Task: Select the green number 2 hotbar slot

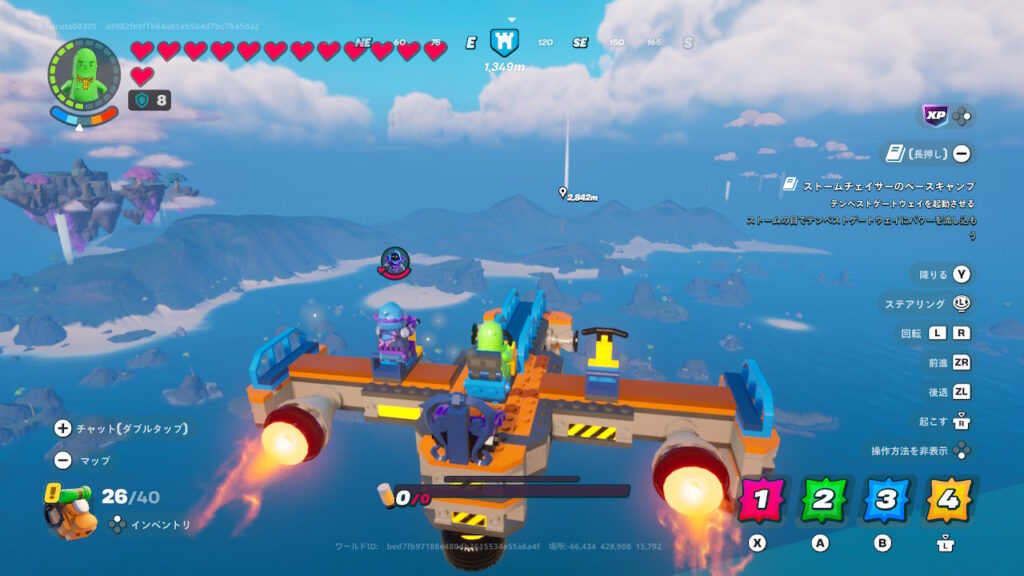Action: pos(824,501)
